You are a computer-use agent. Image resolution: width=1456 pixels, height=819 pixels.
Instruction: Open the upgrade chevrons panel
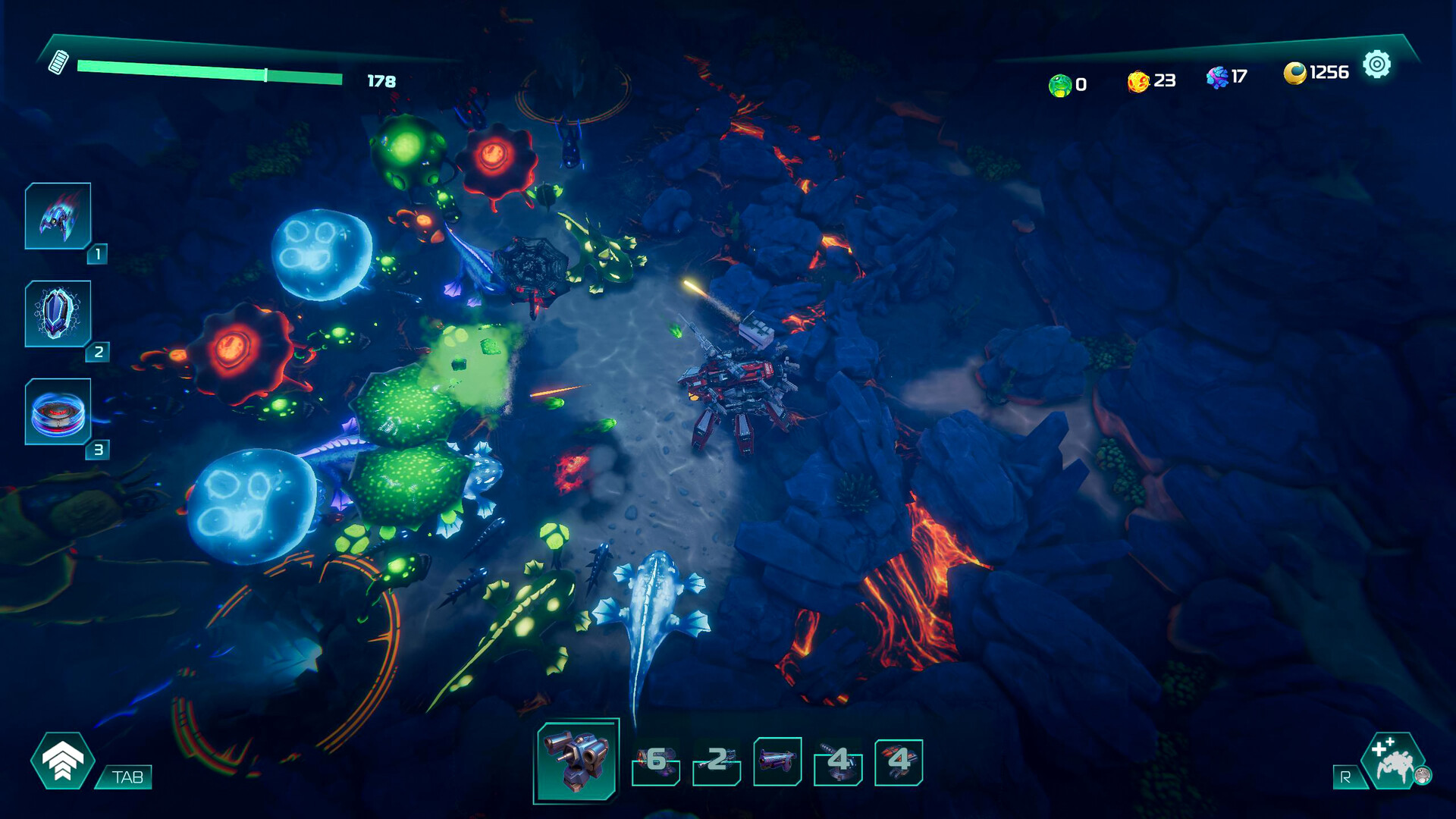click(x=63, y=761)
